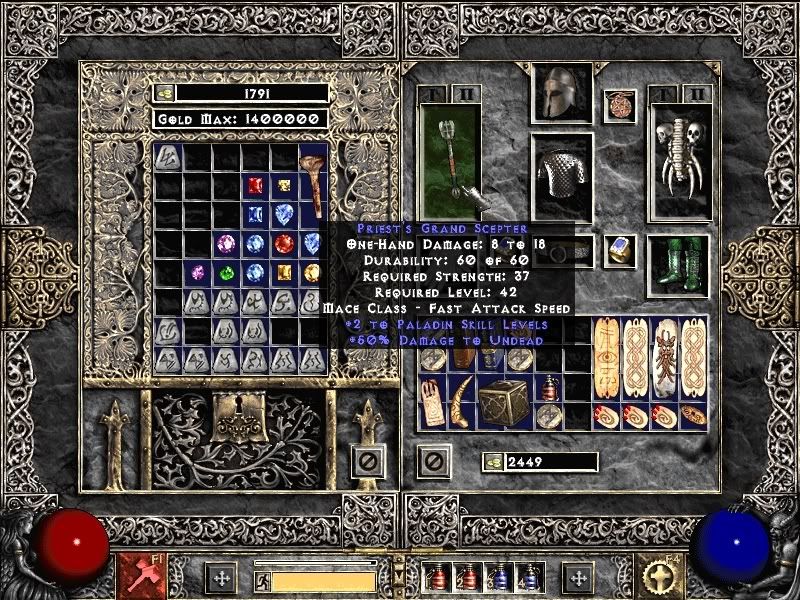The width and height of the screenshot is (800, 600).
Task: Click the inventory gold drop button
Action: click(x=494, y=462)
